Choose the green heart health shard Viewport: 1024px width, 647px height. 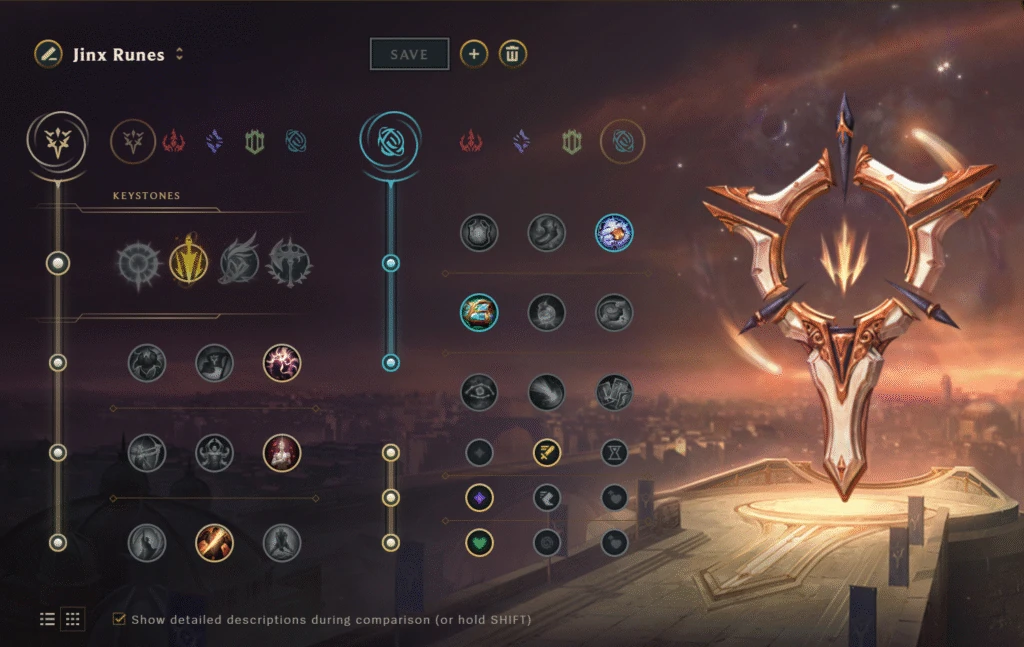[x=479, y=543]
